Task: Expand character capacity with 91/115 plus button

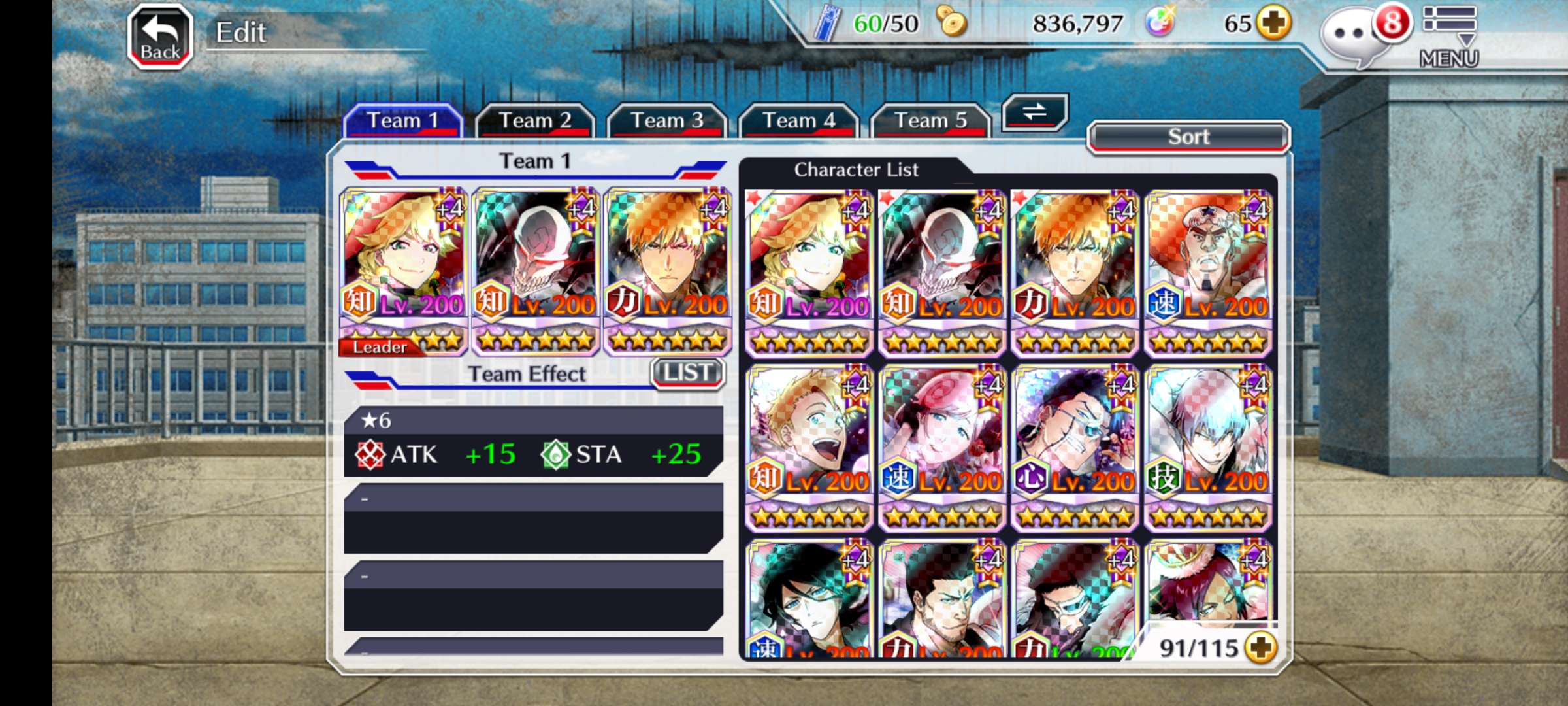Action: (1260, 648)
